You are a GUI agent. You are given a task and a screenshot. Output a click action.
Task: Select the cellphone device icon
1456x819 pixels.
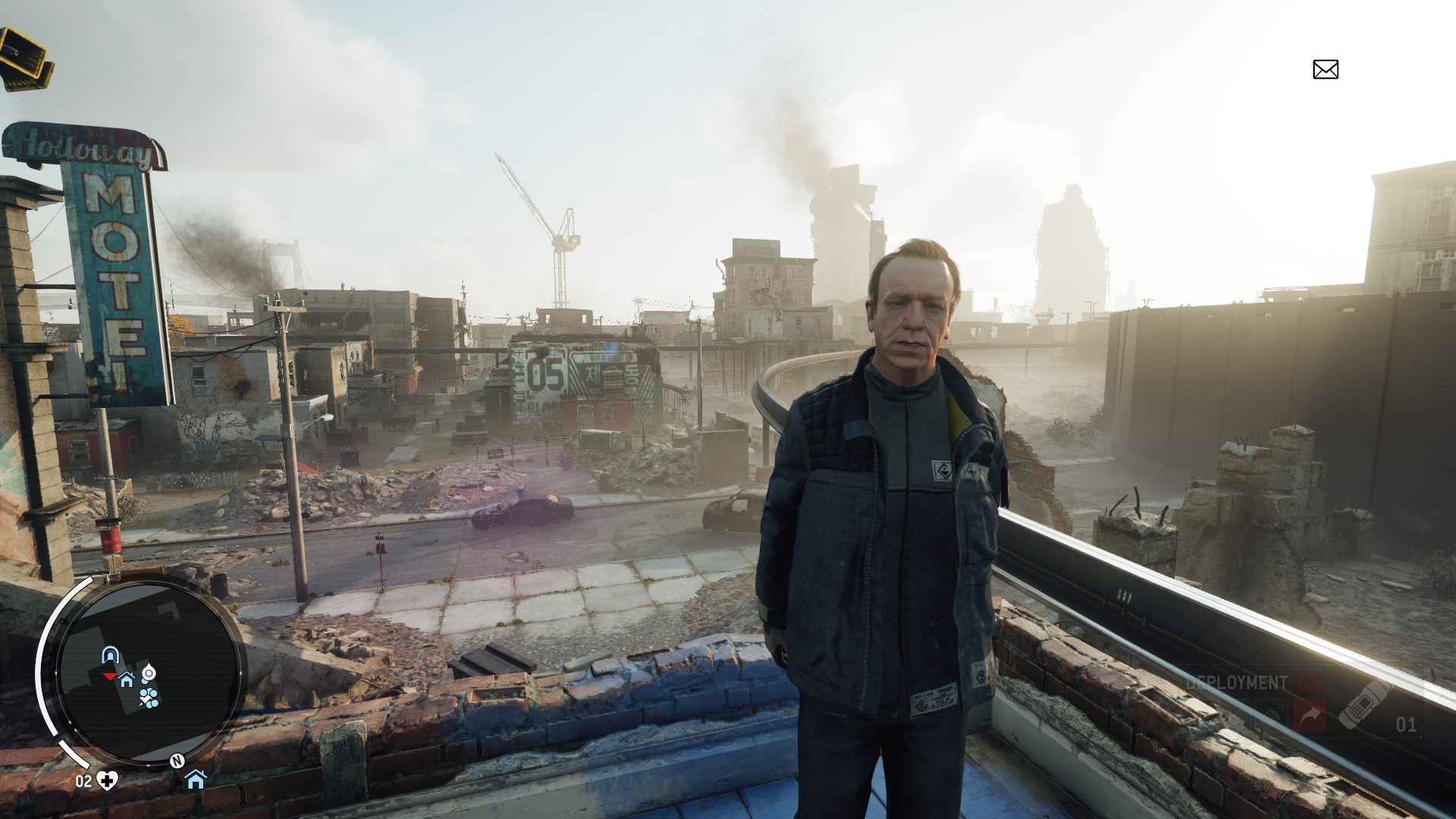pyautogui.click(x=1365, y=705)
